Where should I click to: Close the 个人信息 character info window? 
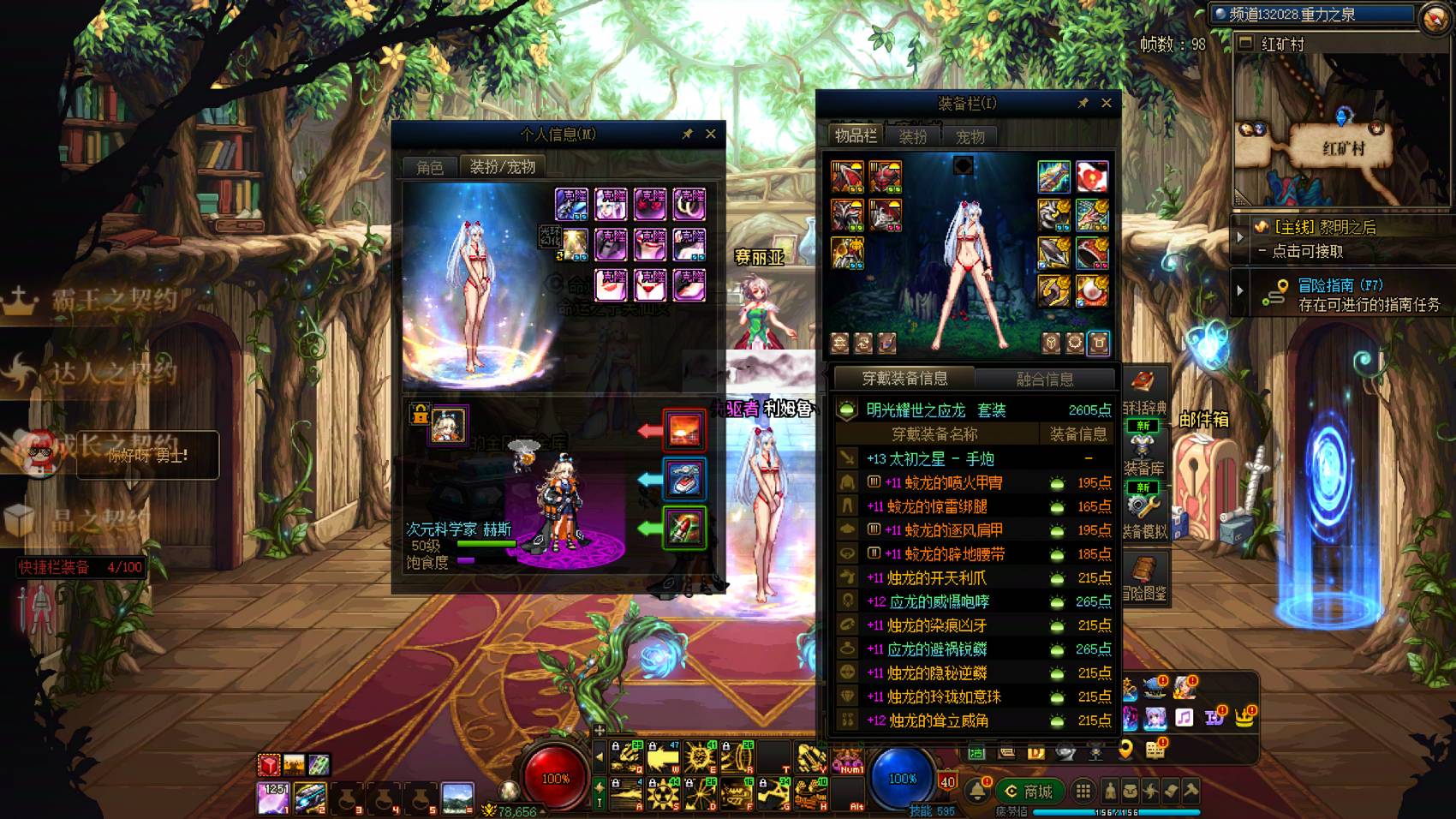[710, 134]
